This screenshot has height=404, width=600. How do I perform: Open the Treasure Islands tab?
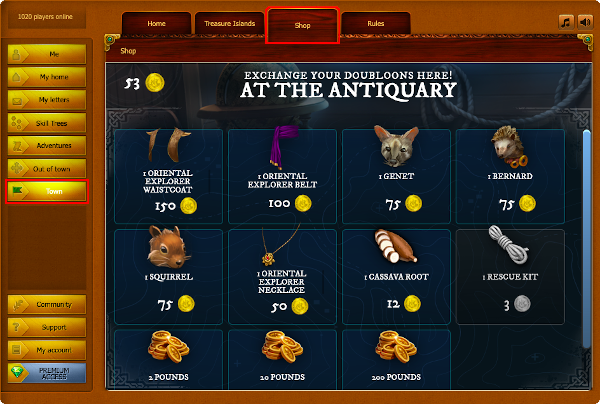229,23
